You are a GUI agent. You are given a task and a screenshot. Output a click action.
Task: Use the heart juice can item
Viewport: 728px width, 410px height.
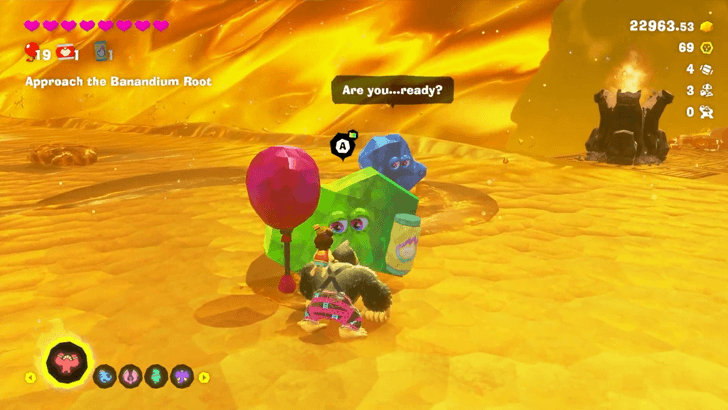(x=67, y=51)
